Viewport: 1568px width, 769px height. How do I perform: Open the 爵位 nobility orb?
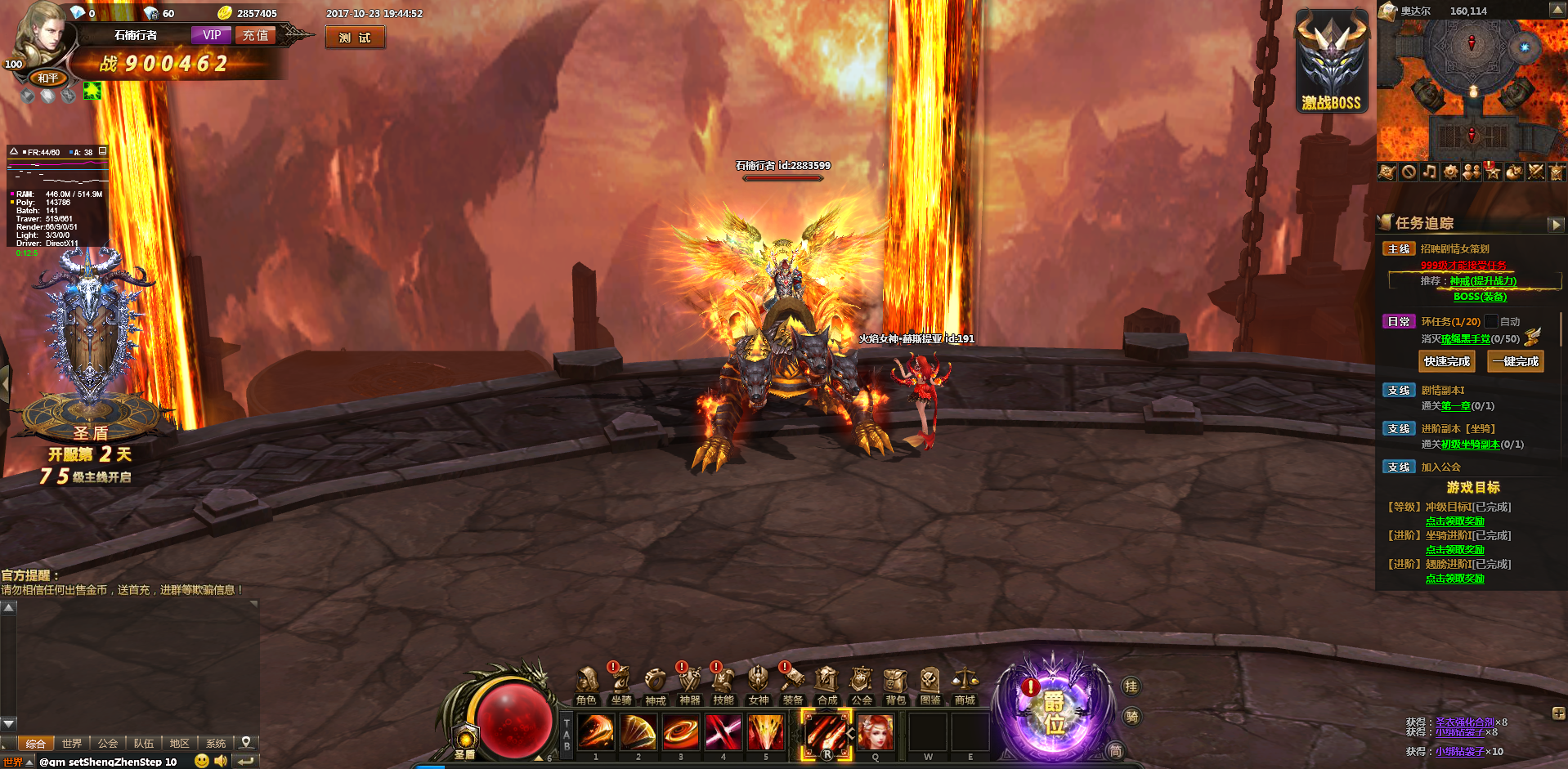(1053, 713)
